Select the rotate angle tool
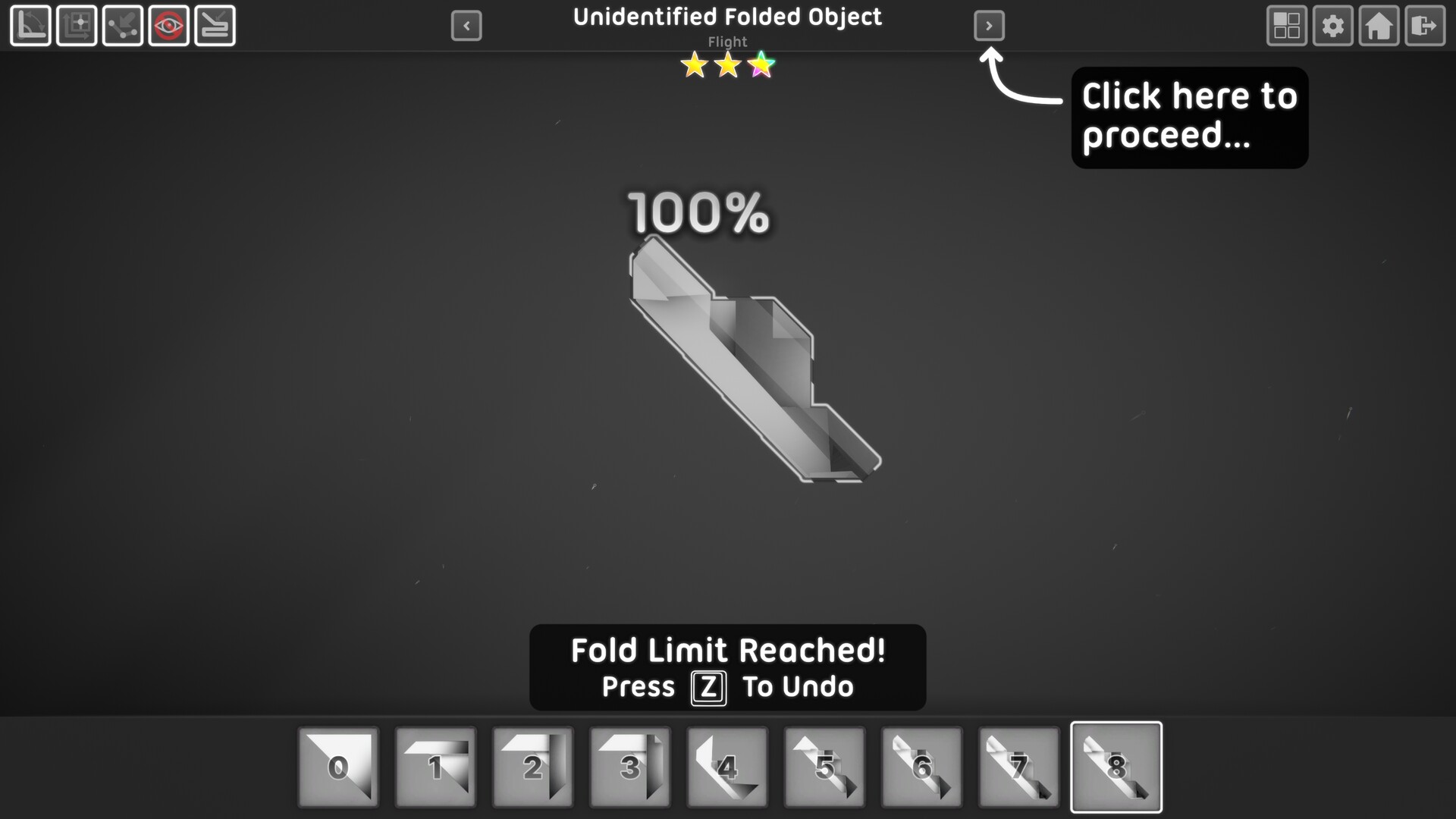1456x819 pixels. click(30, 25)
